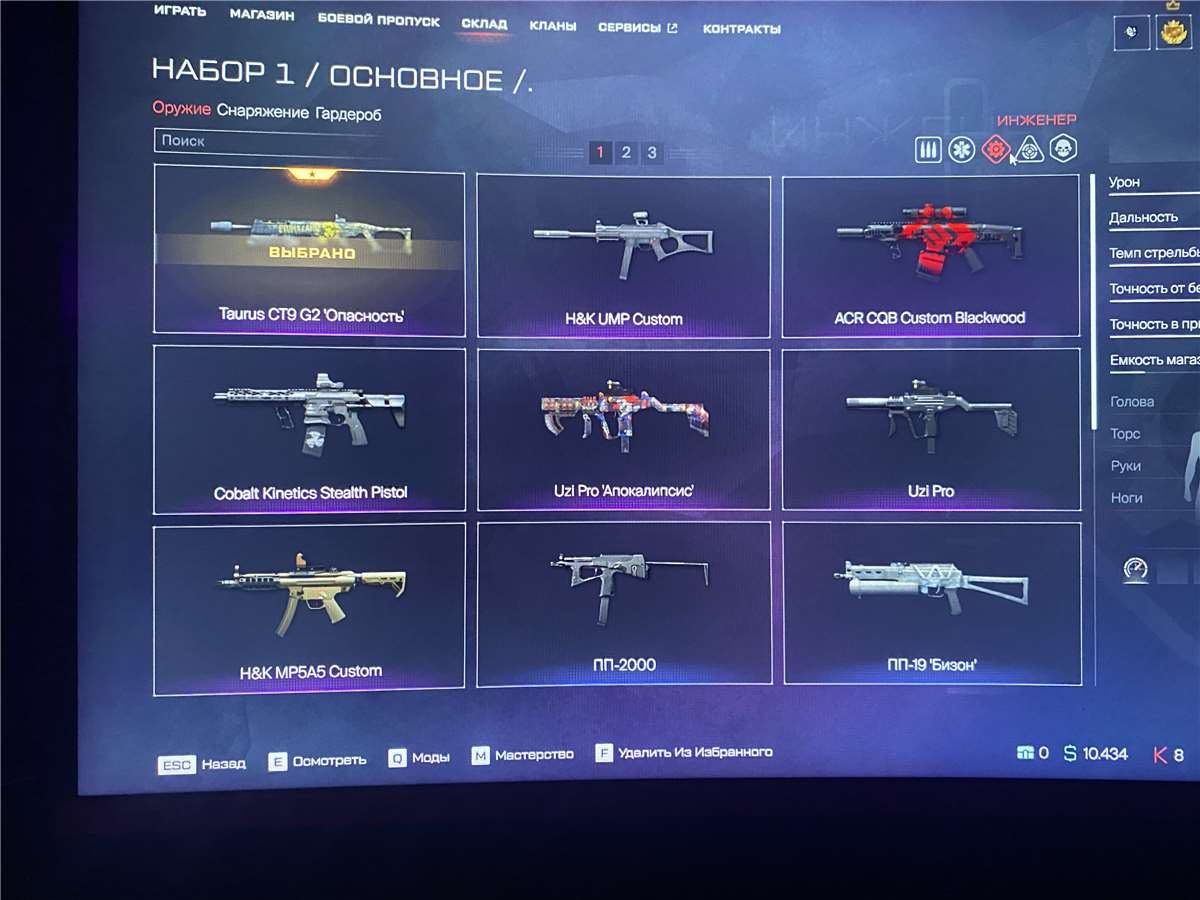Image resolution: width=1200 pixels, height=900 pixels.
Task: Follow the СЕРВИСЫ external link
Action: [637, 28]
